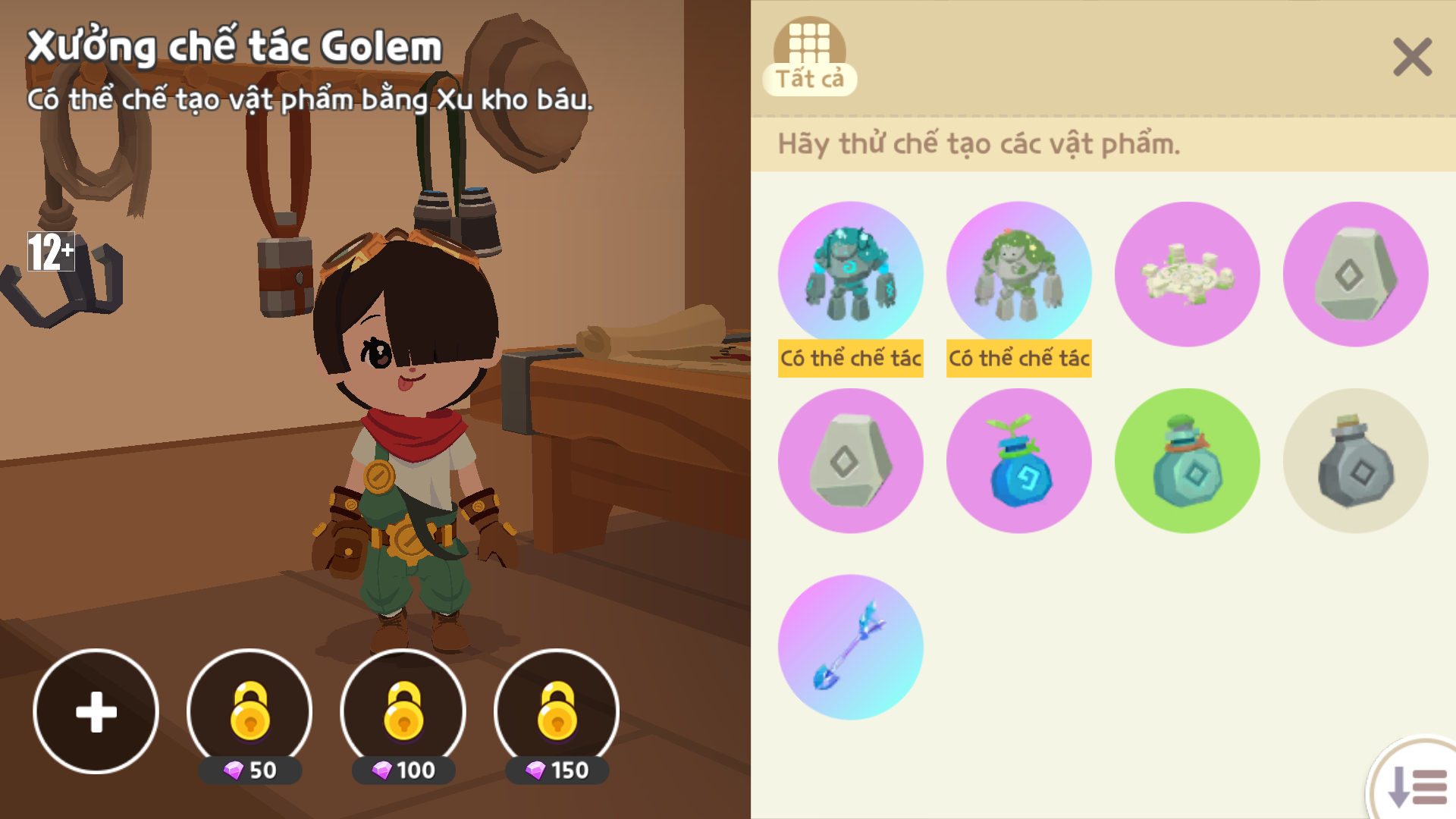
Task: Select the gray stone flask item
Action: 1355,461
